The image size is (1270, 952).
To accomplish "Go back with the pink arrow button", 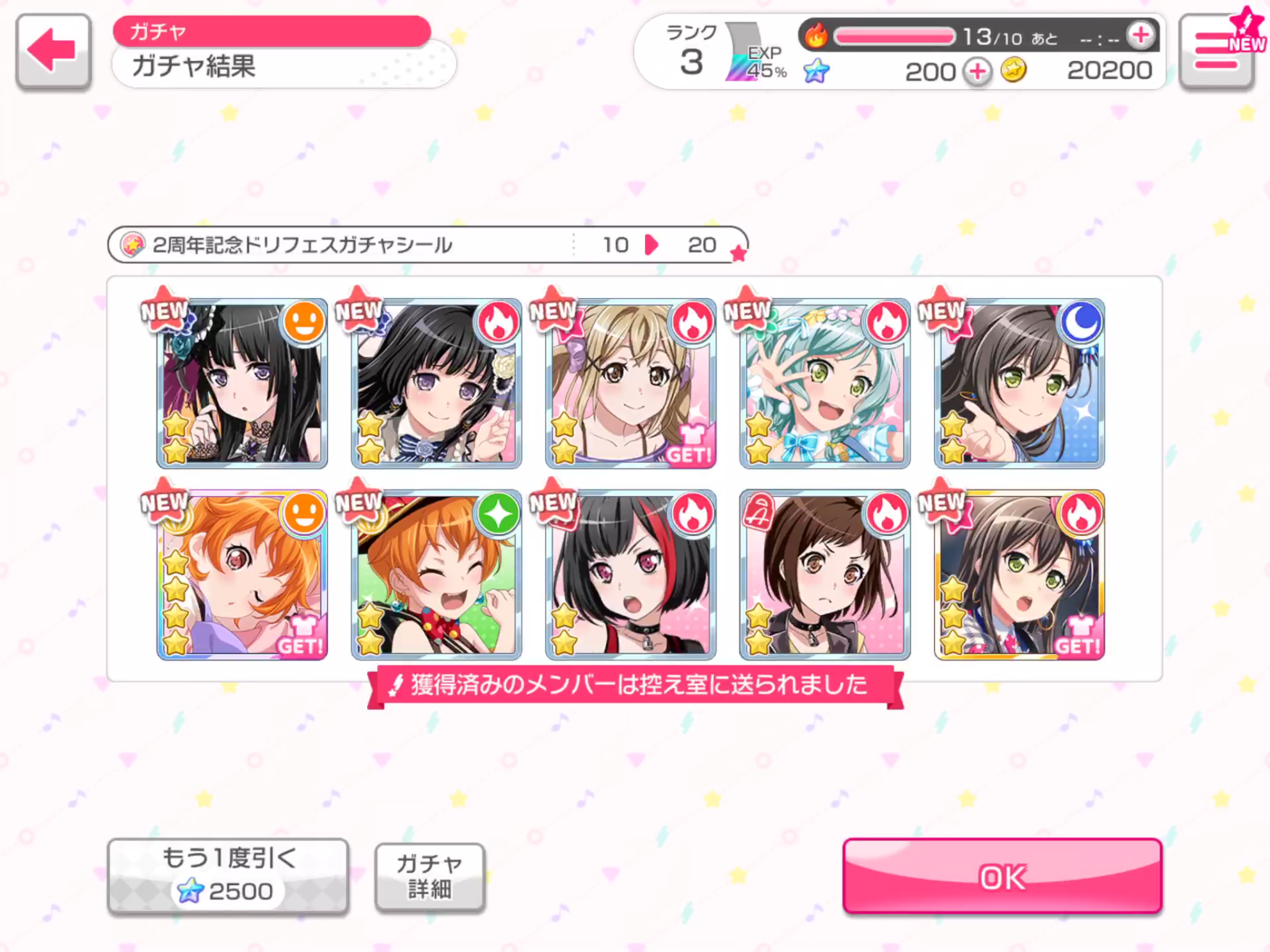I will point(53,51).
